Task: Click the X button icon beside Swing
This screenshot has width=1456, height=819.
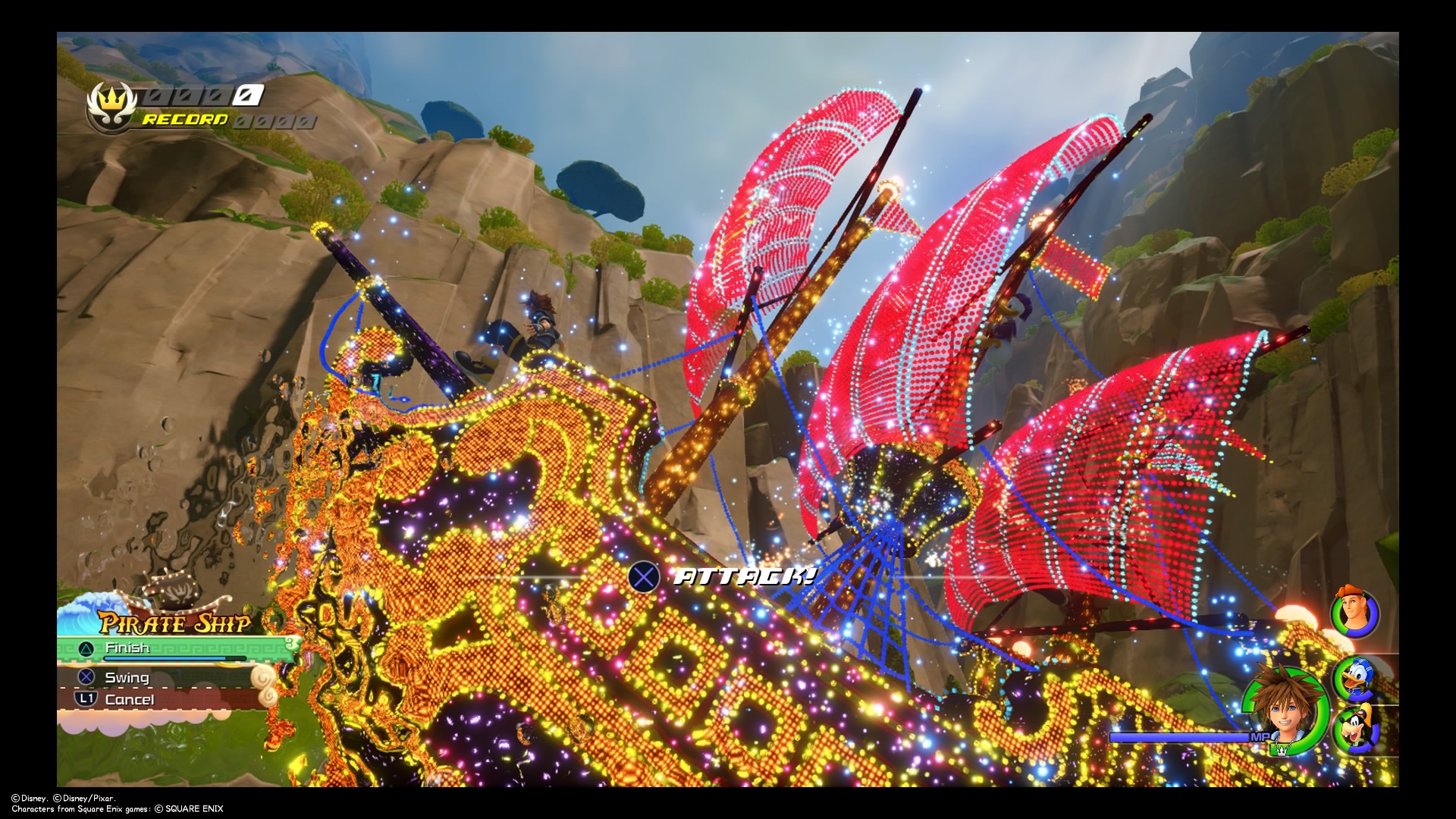Action: point(86,678)
